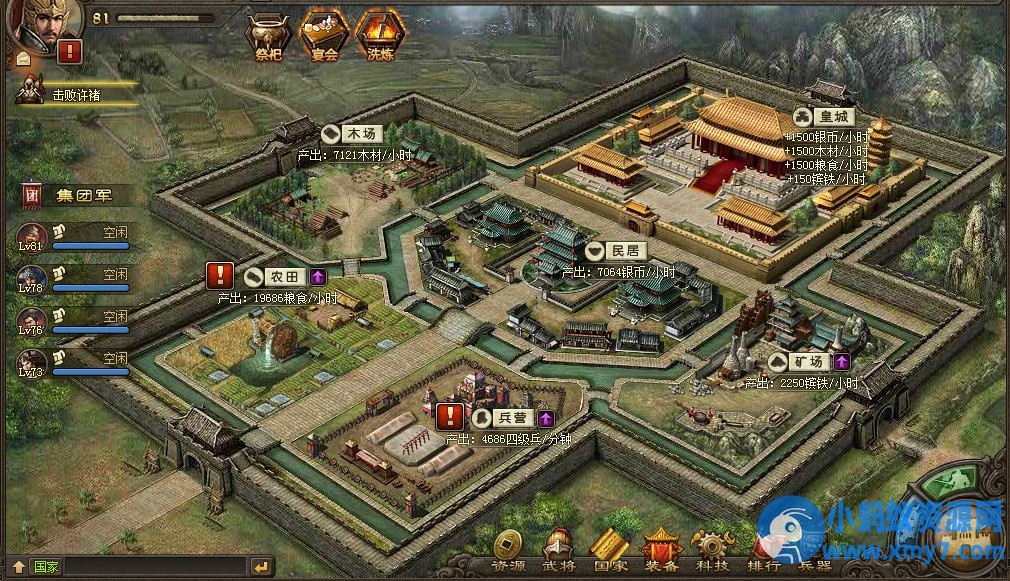1010x581 pixels.
Task: Open the 武将 generals menu
Action: click(x=558, y=549)
